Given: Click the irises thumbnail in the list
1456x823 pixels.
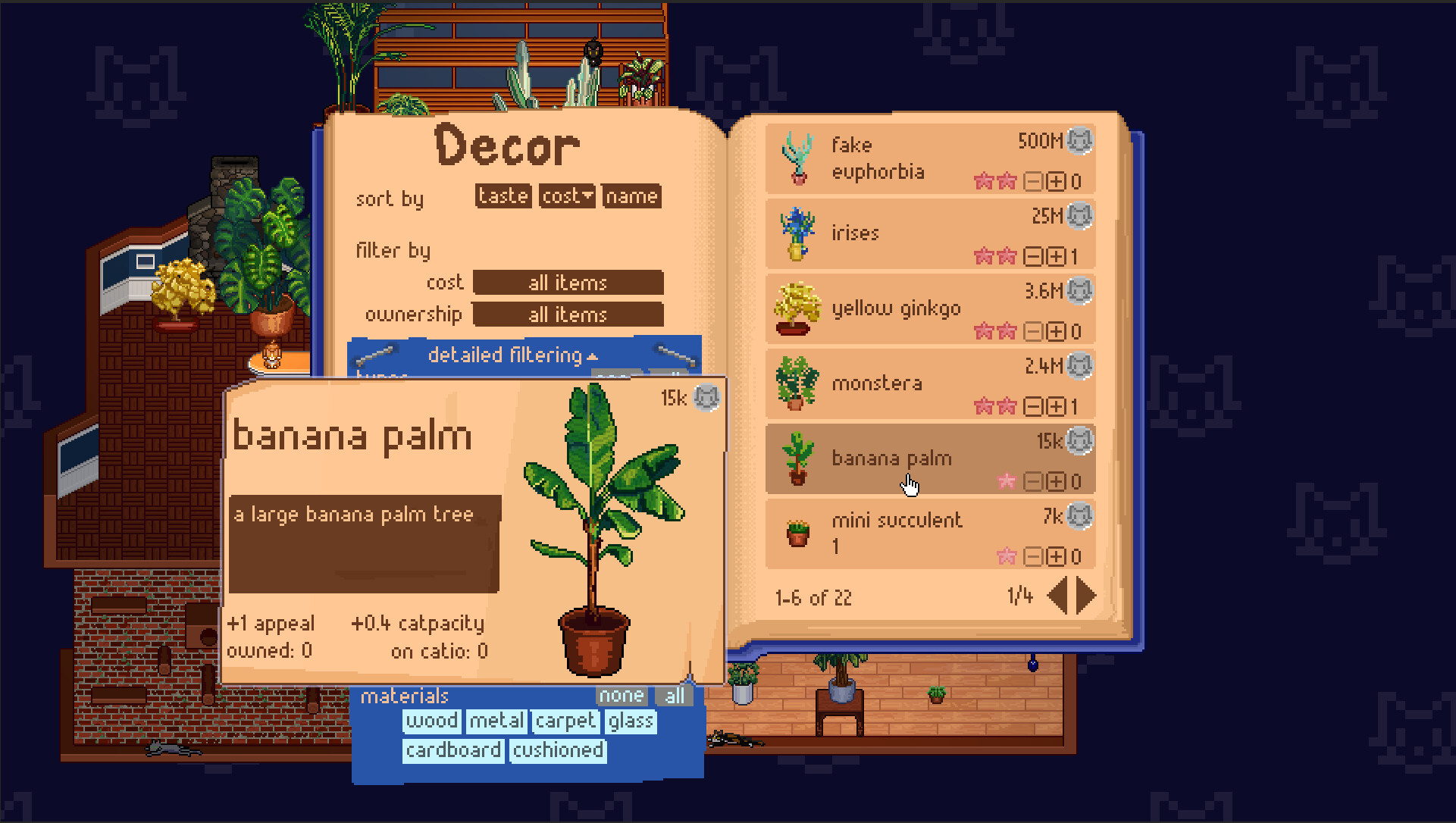Looking at the screenshot, I should [796, 232].
